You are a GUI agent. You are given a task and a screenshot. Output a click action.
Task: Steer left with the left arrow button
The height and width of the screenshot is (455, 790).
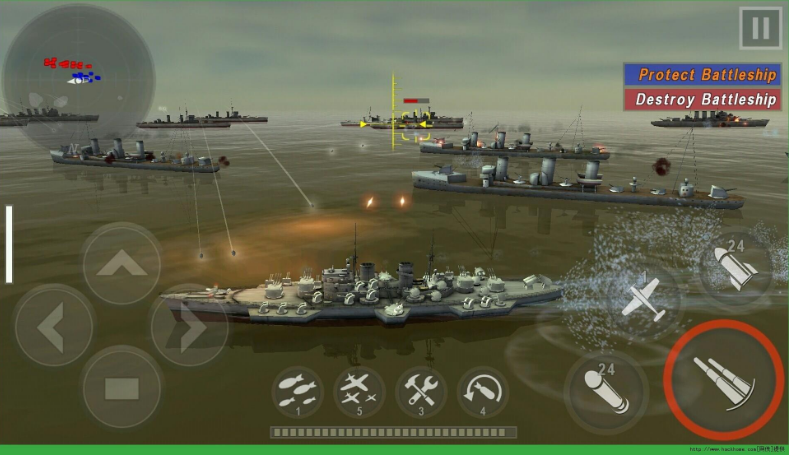53,325
